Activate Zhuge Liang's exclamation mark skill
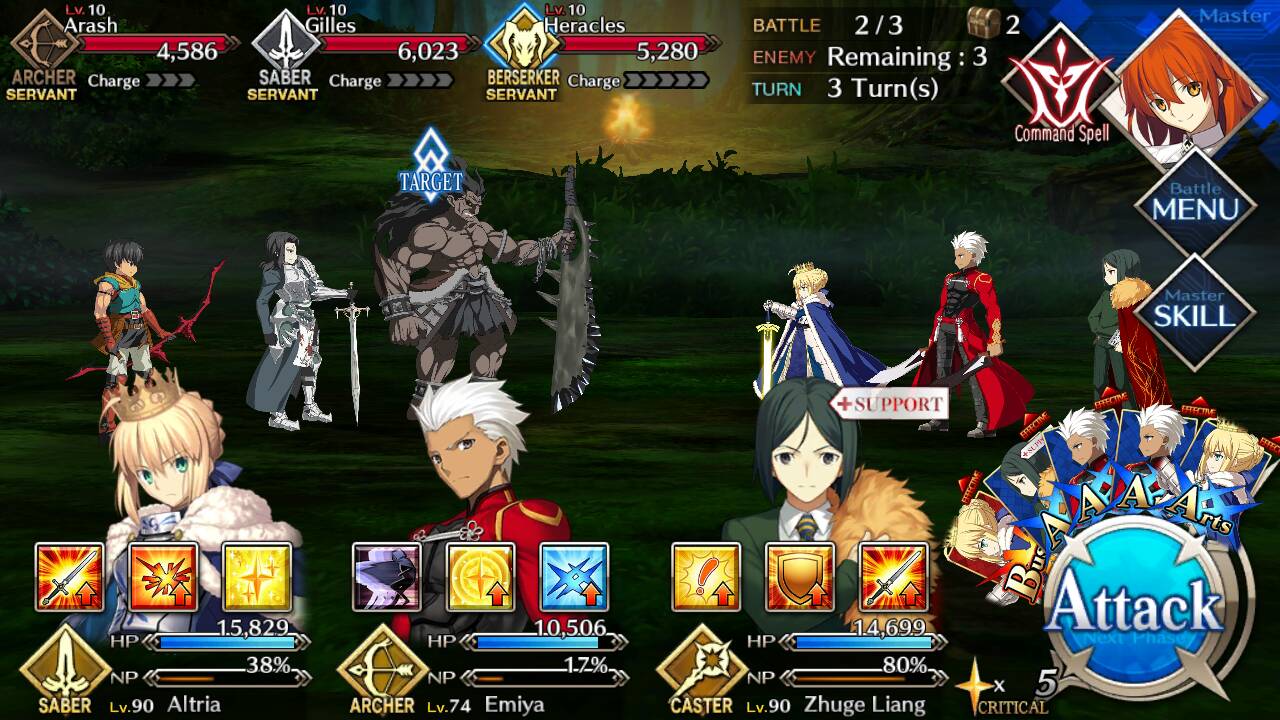 click(706, 577)
